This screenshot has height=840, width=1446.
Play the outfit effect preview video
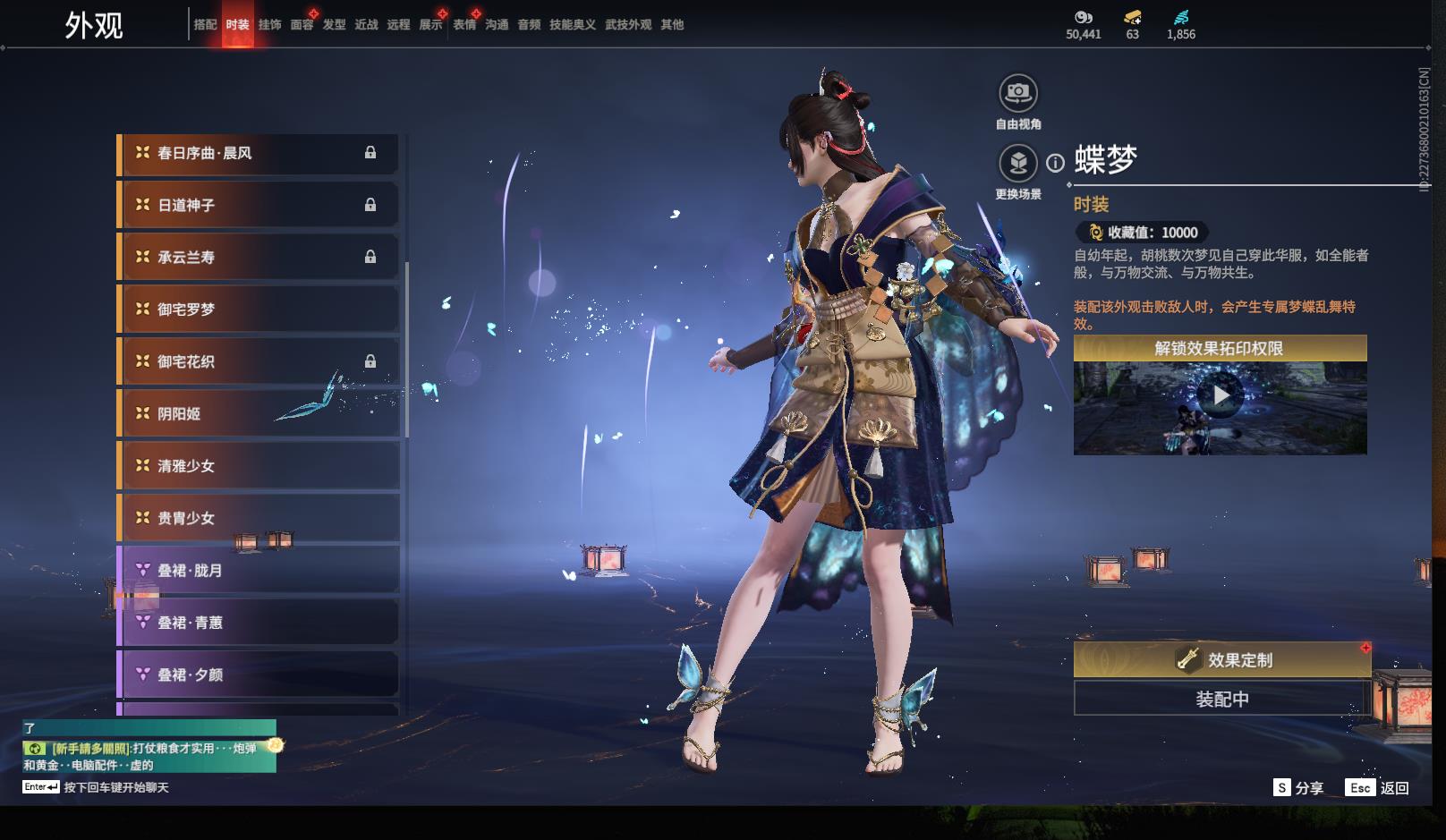(1221, 395)
